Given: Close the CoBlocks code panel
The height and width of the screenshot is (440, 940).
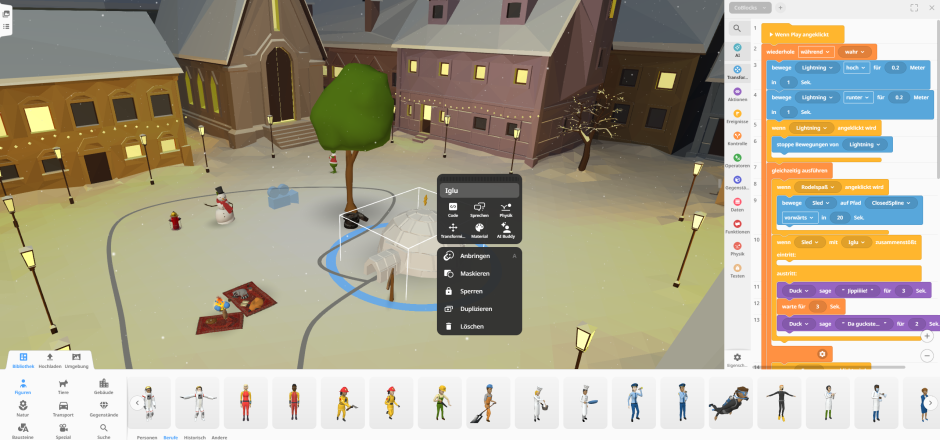Looking at the screenshot, I should pyautogui.click(x=932, y=7).
